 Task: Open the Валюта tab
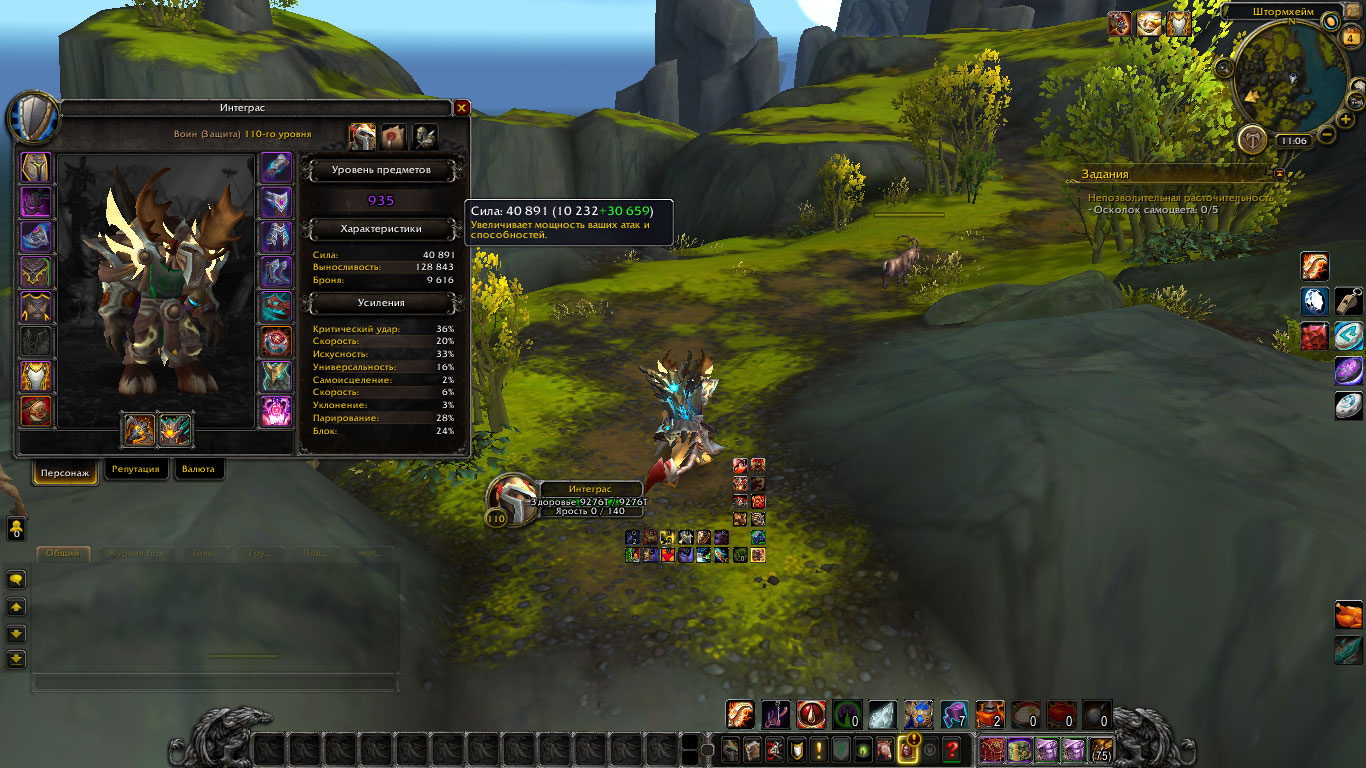[x=198, y=470]
